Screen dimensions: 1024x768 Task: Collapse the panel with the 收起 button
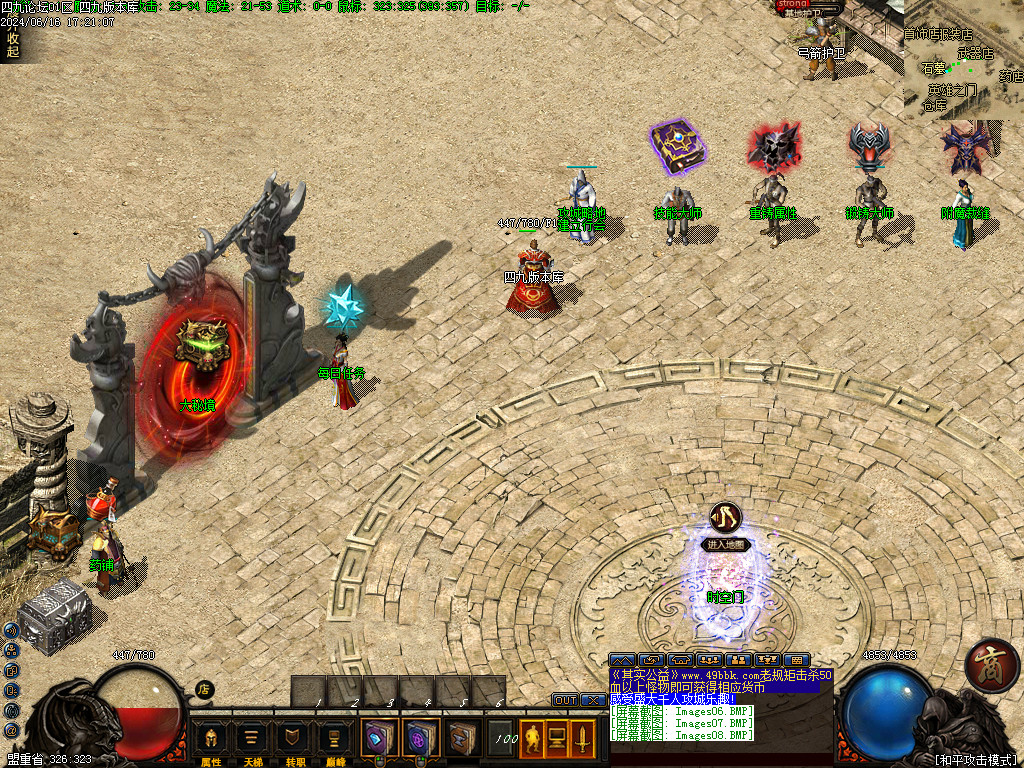(x=12, y=45)
